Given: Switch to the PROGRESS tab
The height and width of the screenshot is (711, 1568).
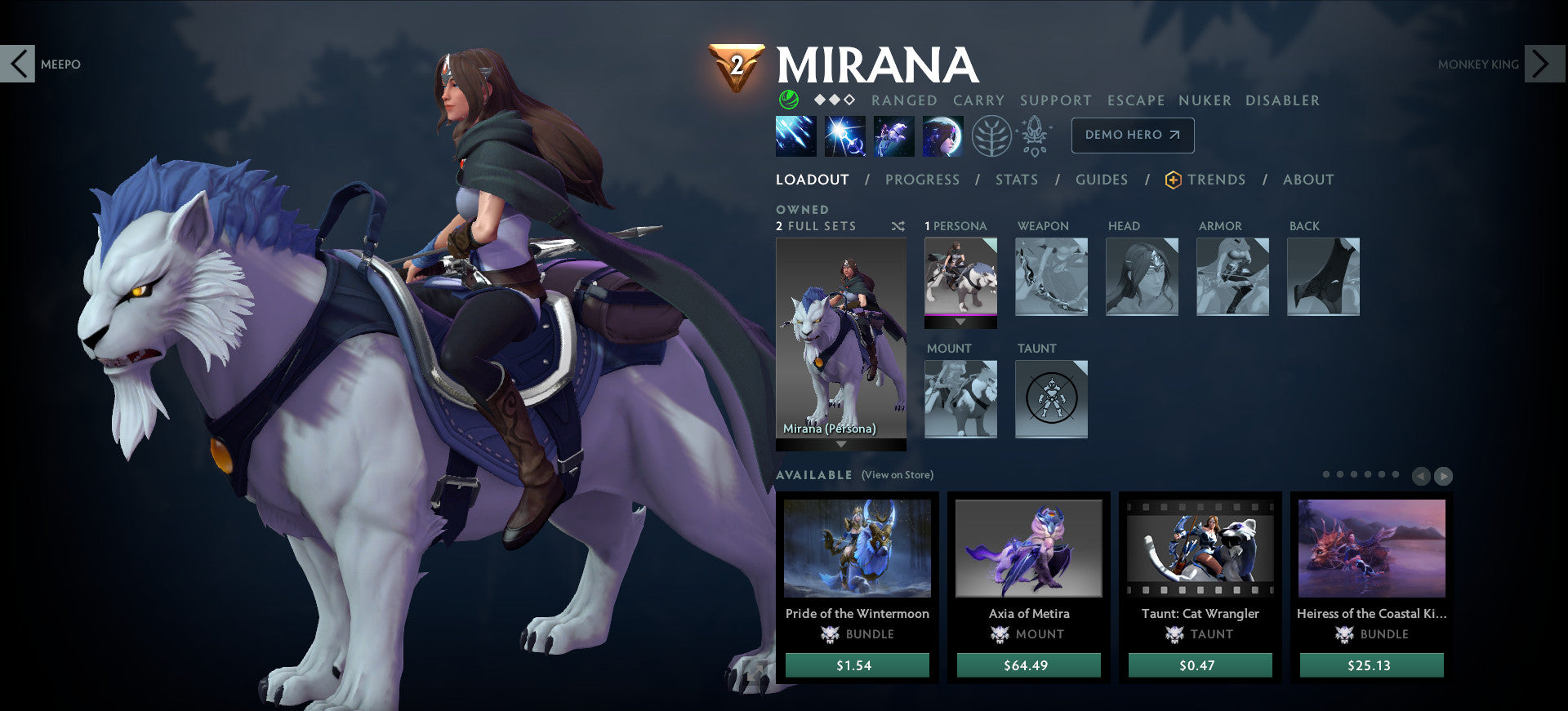Looking at the screenshot, I should (x=923, y=180).
